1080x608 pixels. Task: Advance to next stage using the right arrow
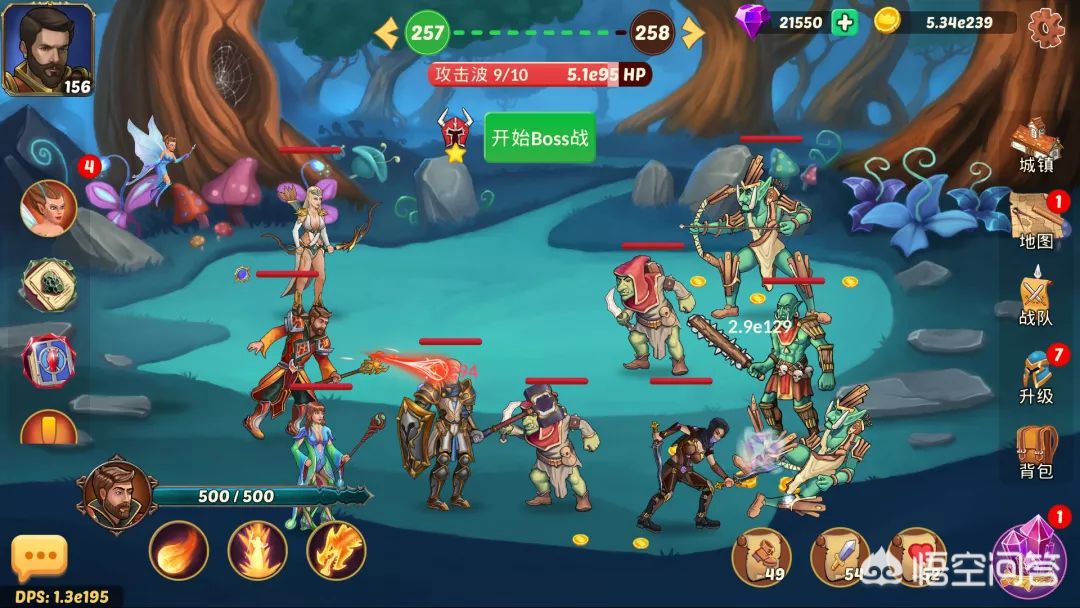693,33
